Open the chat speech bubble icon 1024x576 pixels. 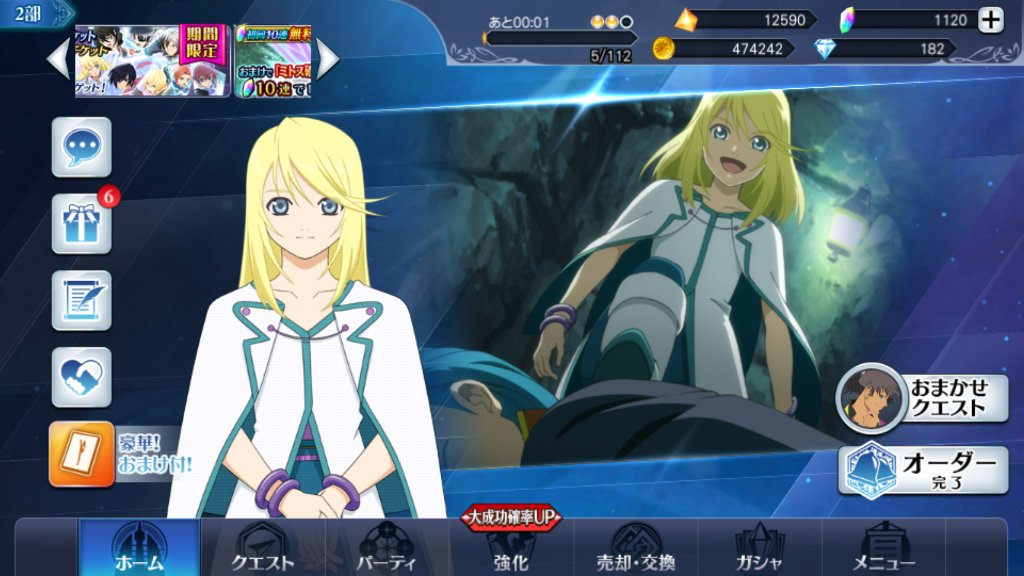(81, 147)
